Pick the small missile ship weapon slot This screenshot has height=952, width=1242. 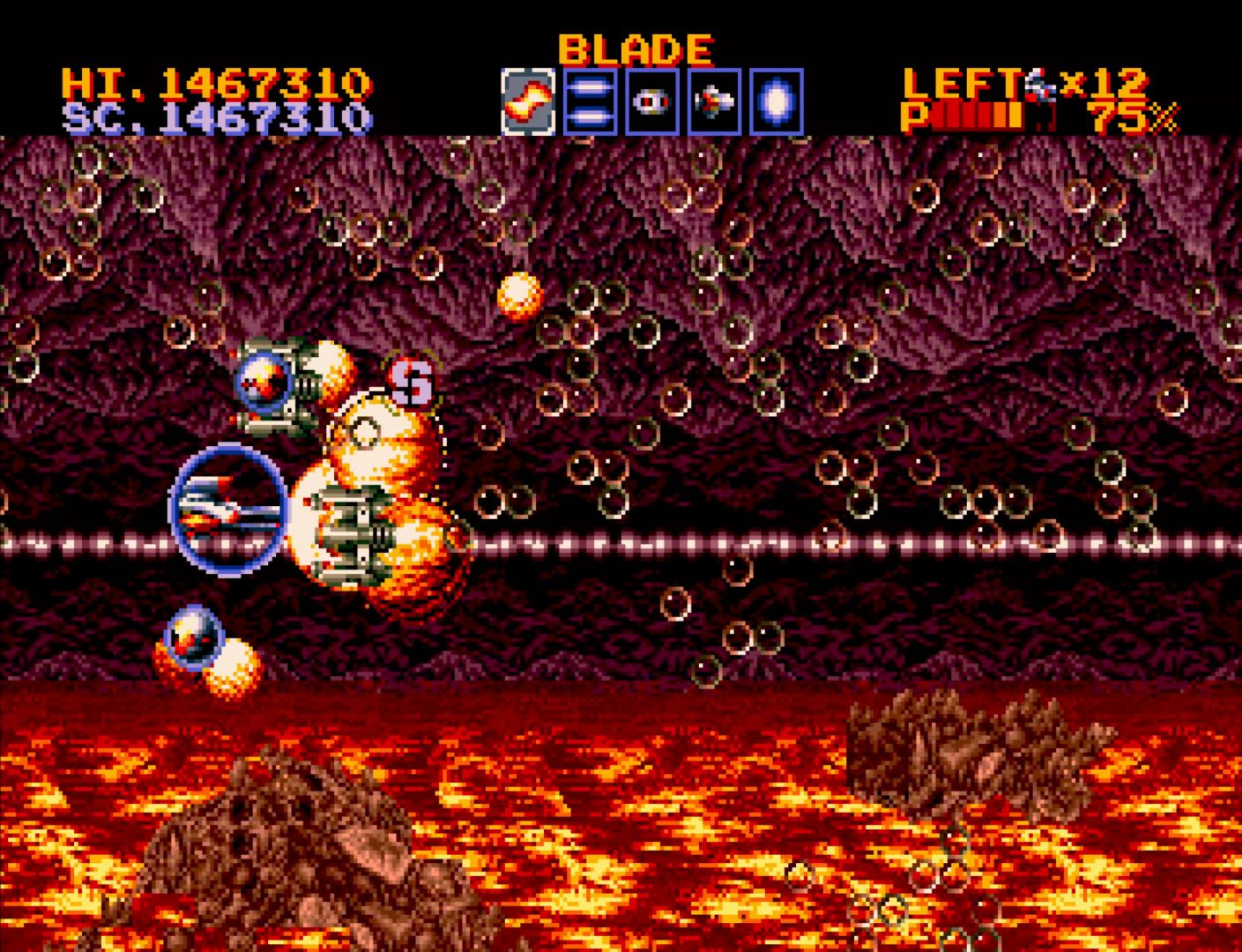pos(714,101)
